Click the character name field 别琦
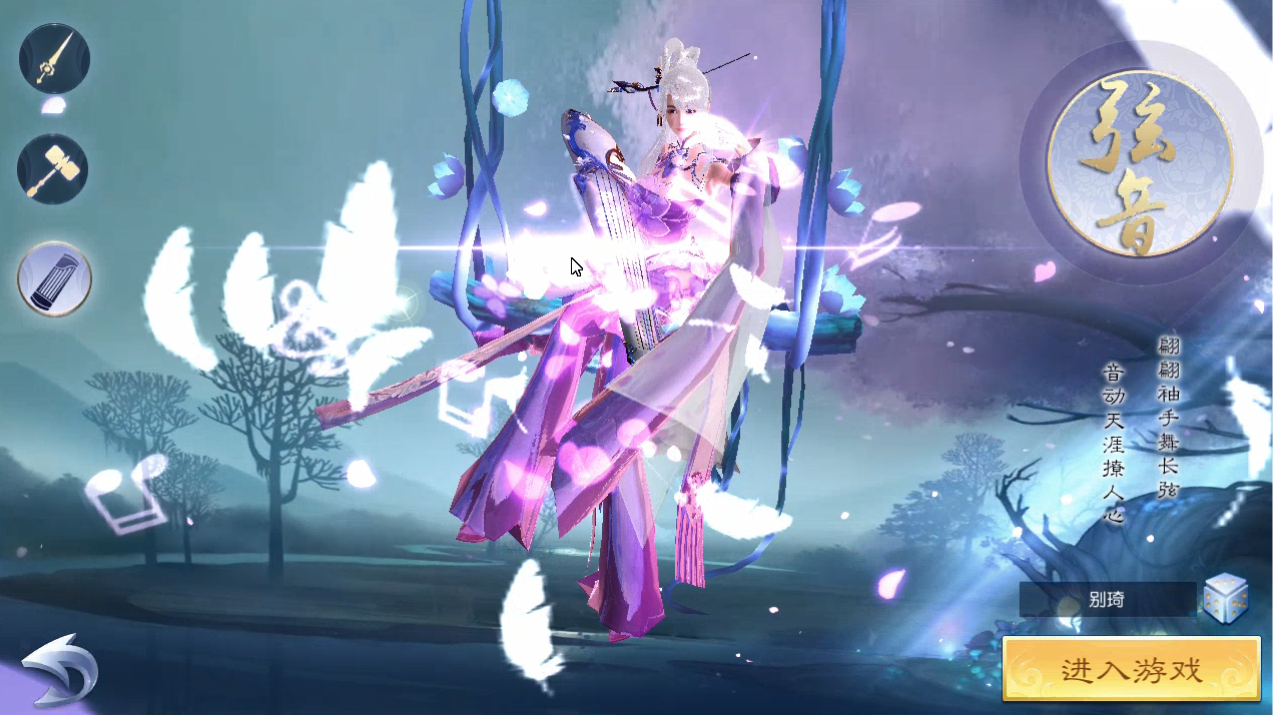 click(1107, 600)
